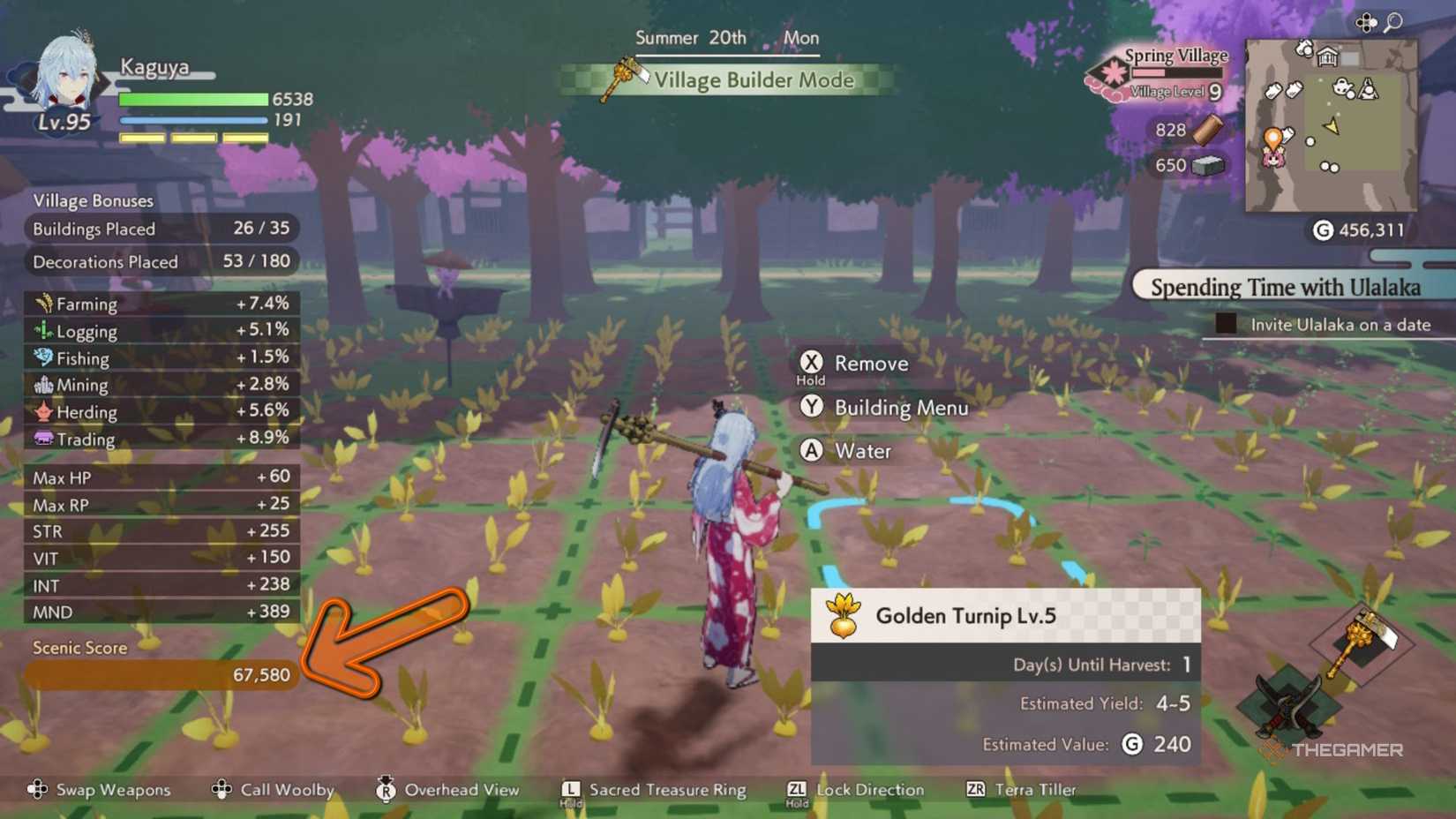Screen dimensions: 1456x819
Task: Expand the Village Bonuses panel
Action: (92, 200)
